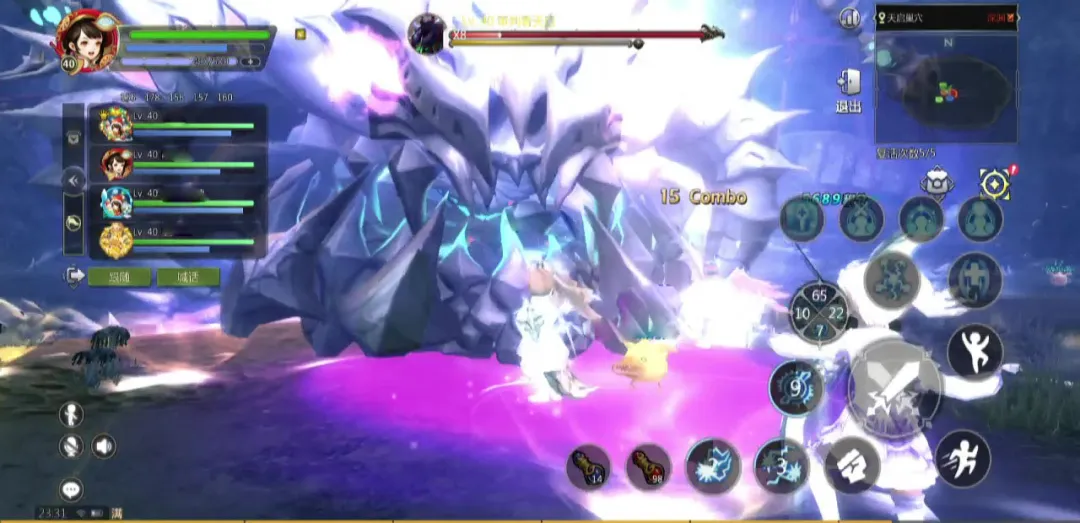Image resolution: width=1080 pixels, height=523 pixels.
Task: Open the dungeon minimap
Action: (x=946, y=92)
